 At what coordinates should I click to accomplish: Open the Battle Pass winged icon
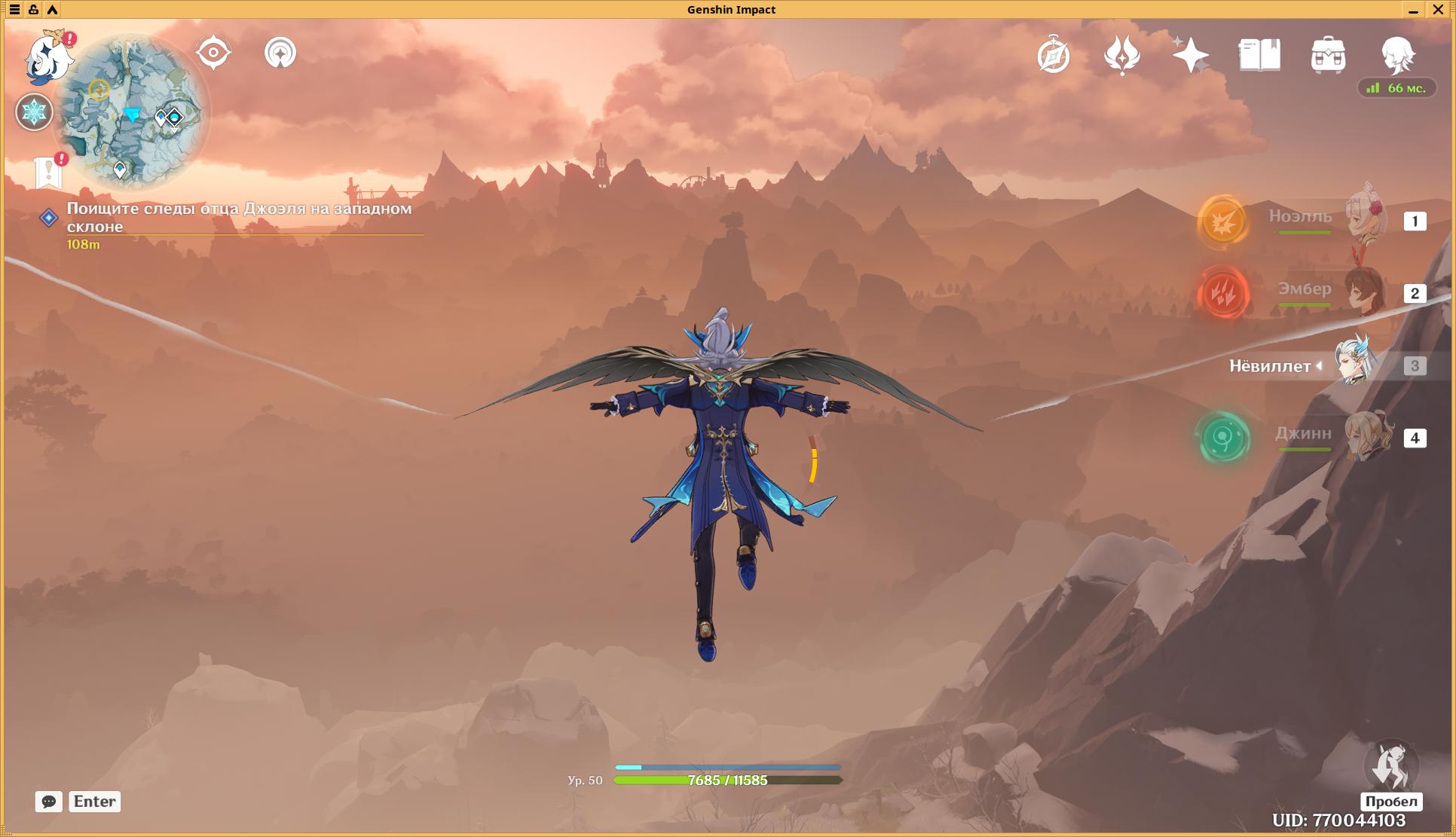(1121, 55)
